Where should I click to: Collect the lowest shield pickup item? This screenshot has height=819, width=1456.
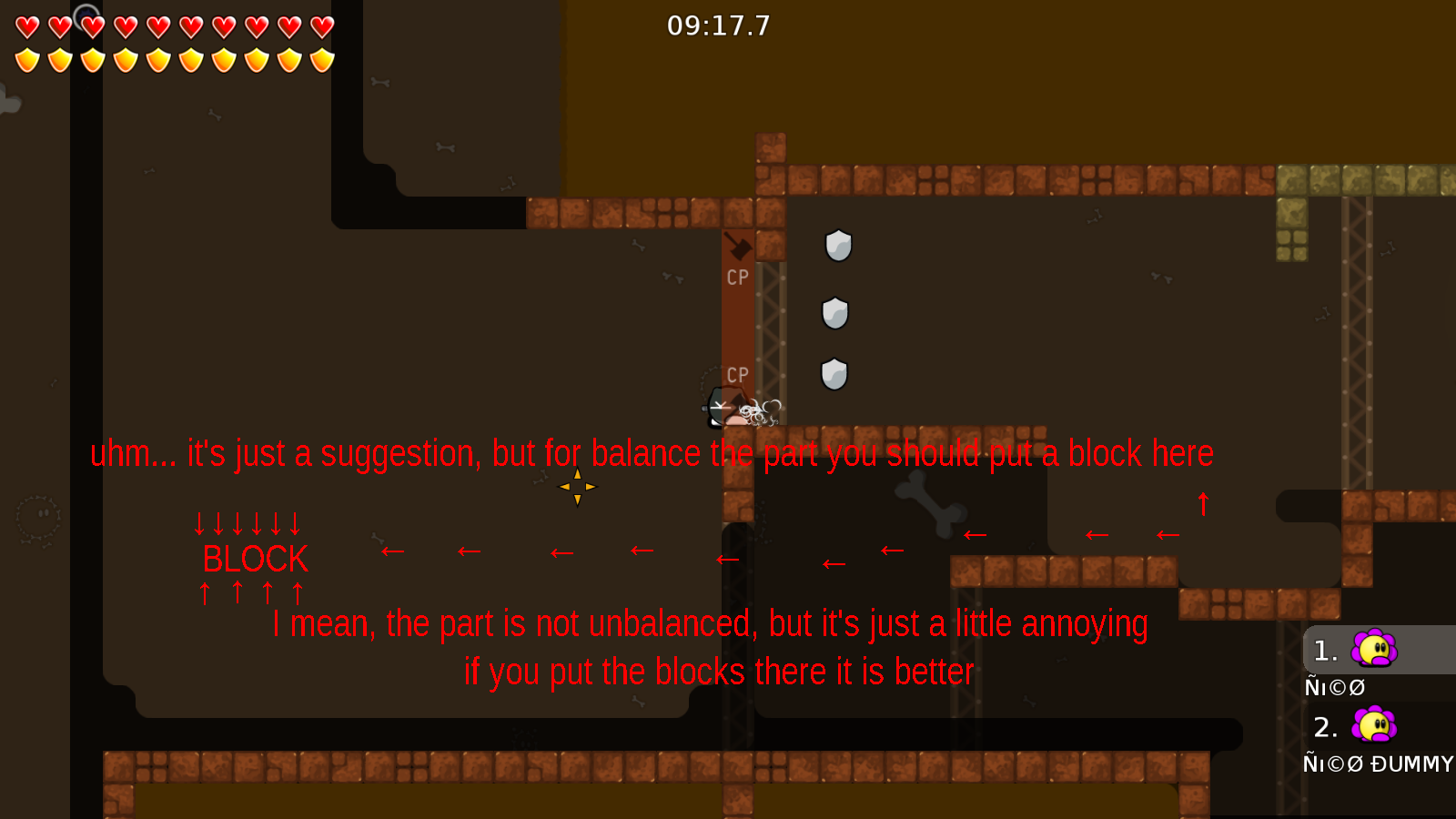(x=834, y=373)
